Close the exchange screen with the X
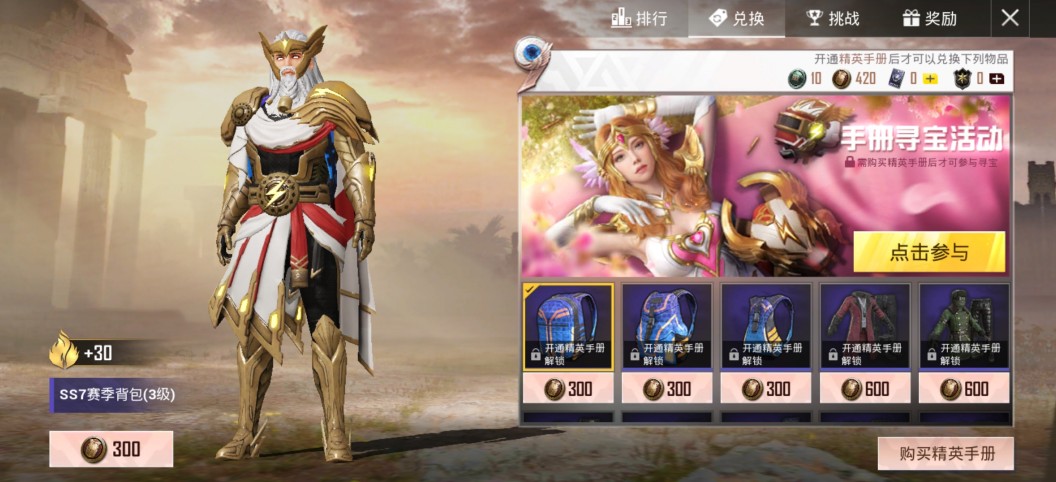The height and width of the screenshot is (482, 1056). 1011,18
